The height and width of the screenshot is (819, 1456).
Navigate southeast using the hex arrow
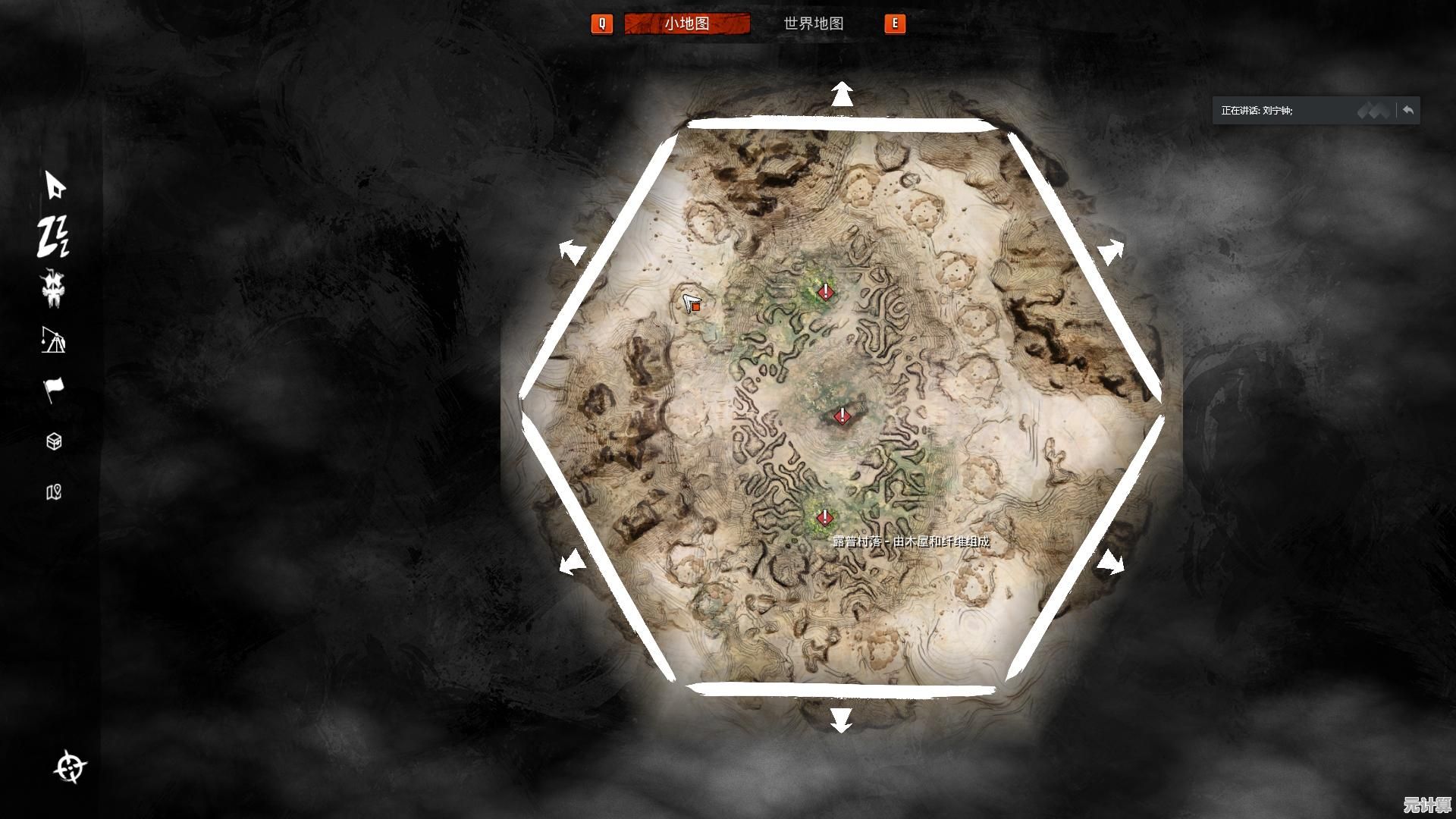tap(1111, 563)
